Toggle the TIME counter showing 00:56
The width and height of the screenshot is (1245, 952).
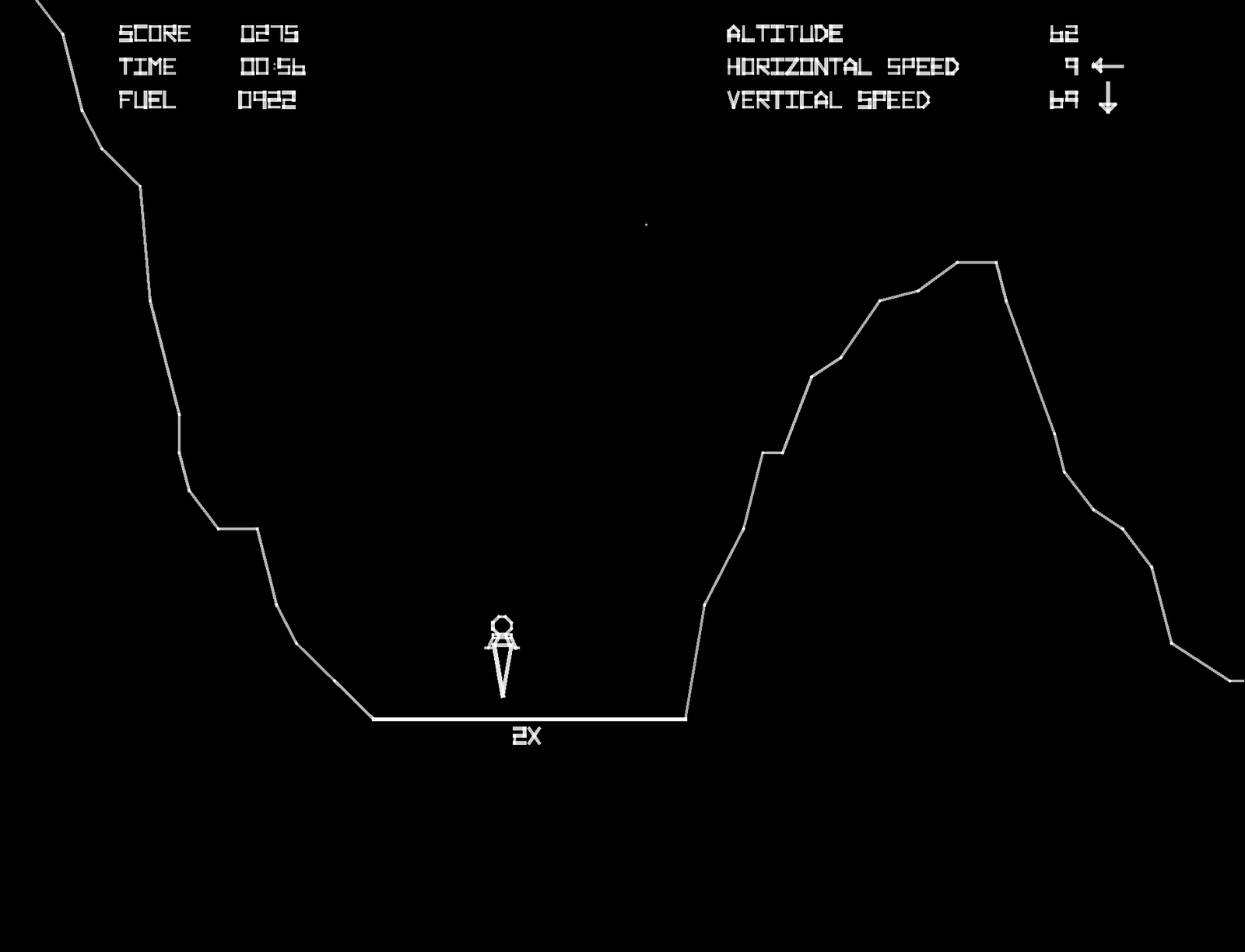272,68
